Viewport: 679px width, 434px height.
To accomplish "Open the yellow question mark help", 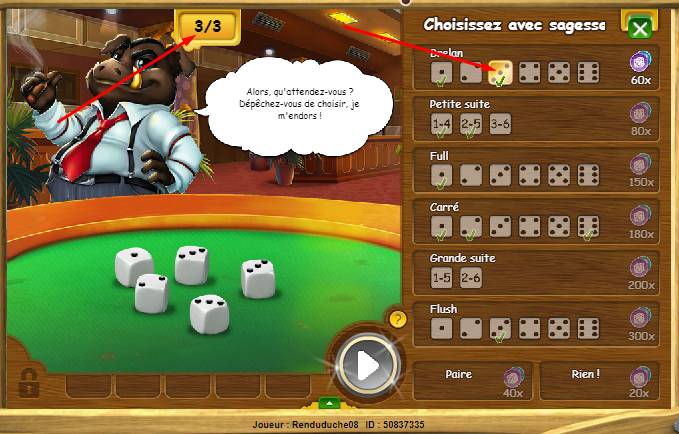I will tap(397, 319).
